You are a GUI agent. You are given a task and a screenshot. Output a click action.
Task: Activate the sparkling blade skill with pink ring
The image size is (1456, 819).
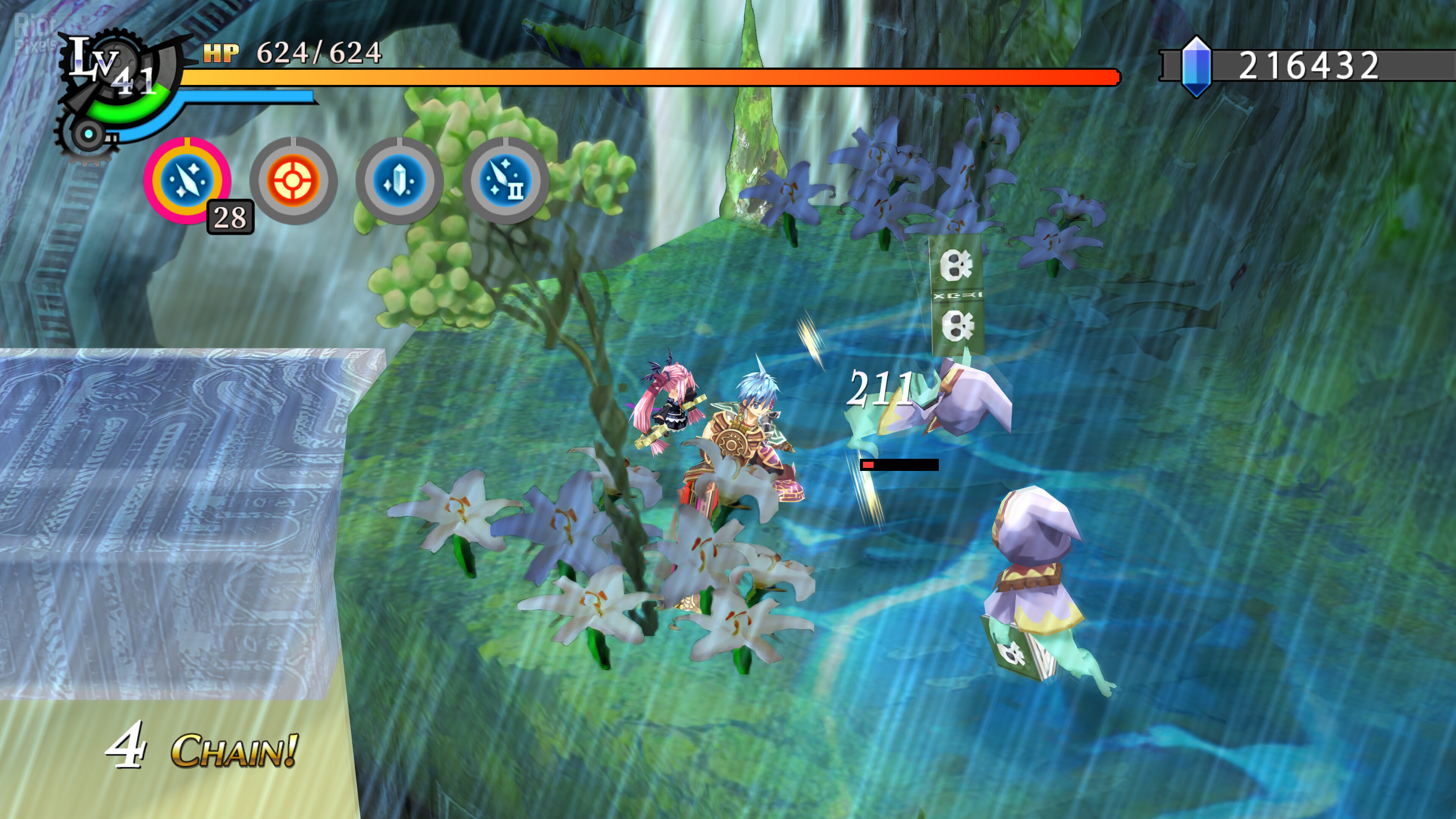pyautogui.click(x=187, y=180)
